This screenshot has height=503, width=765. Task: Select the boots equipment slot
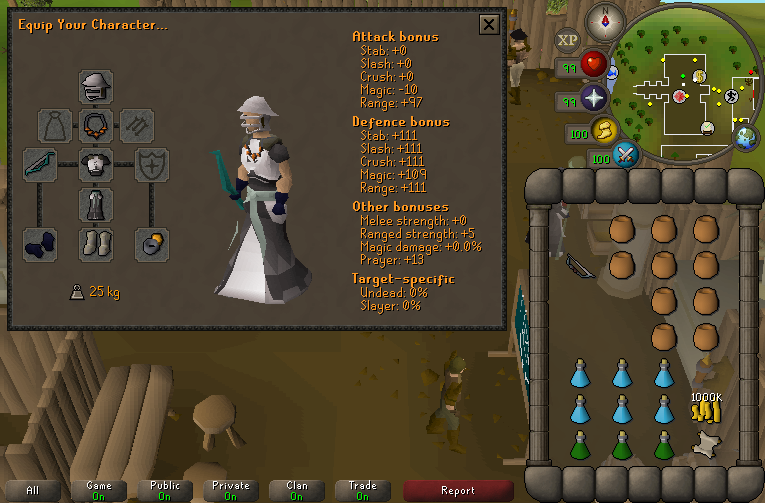(x=96, y=243)
